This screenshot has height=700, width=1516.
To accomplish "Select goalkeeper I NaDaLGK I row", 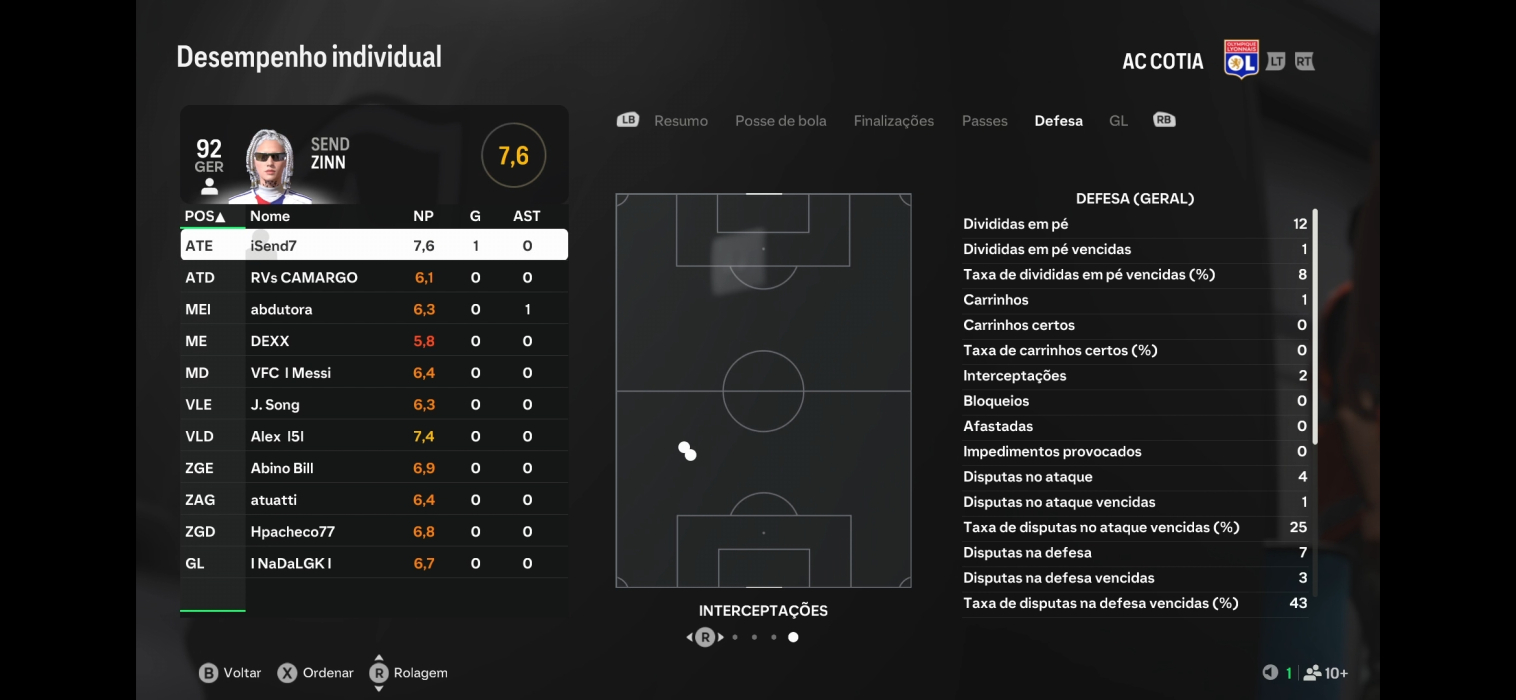I will coord(374,564).
